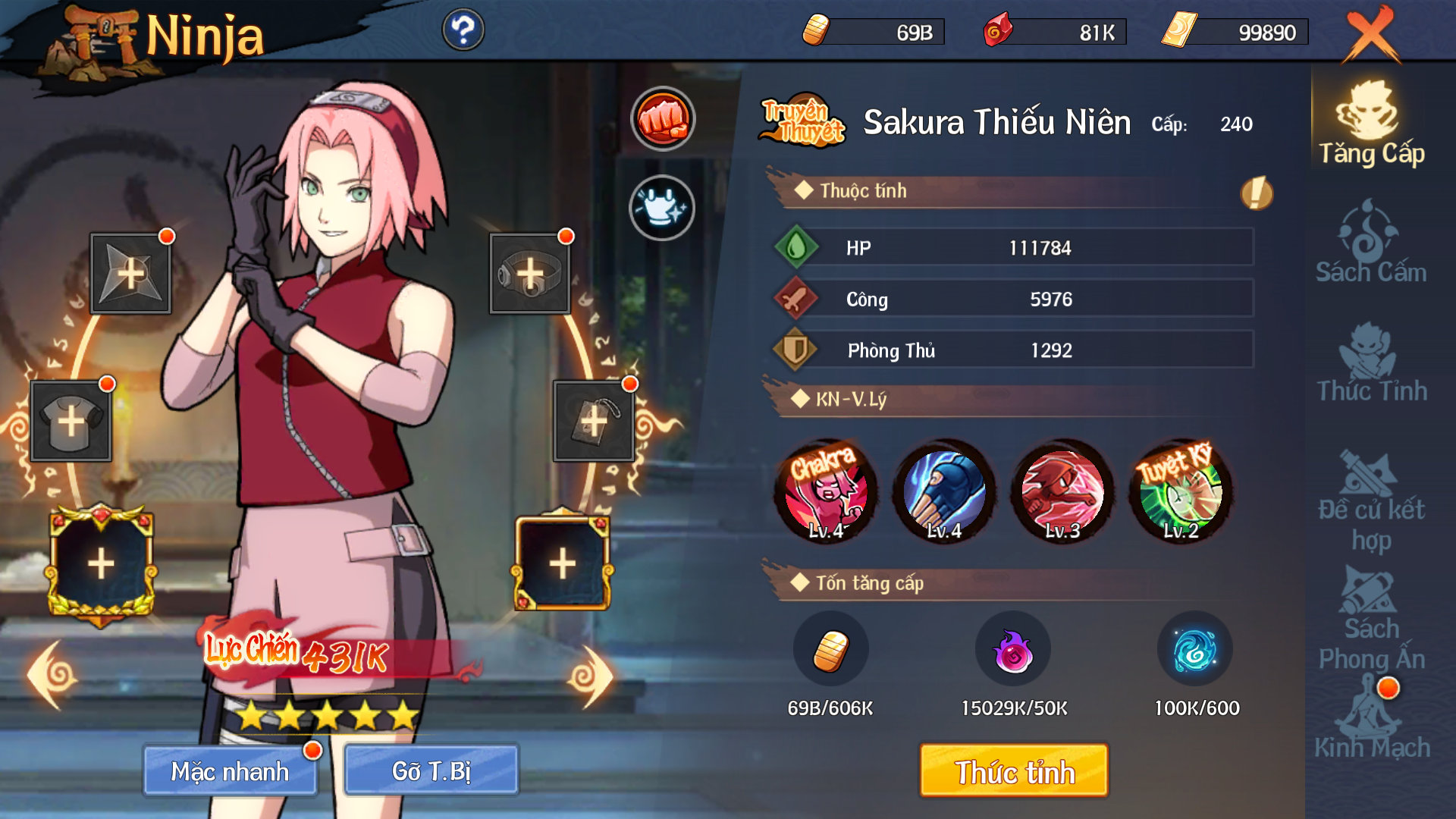Open the Đề cử kết hợp tab

click(1371, 500)
